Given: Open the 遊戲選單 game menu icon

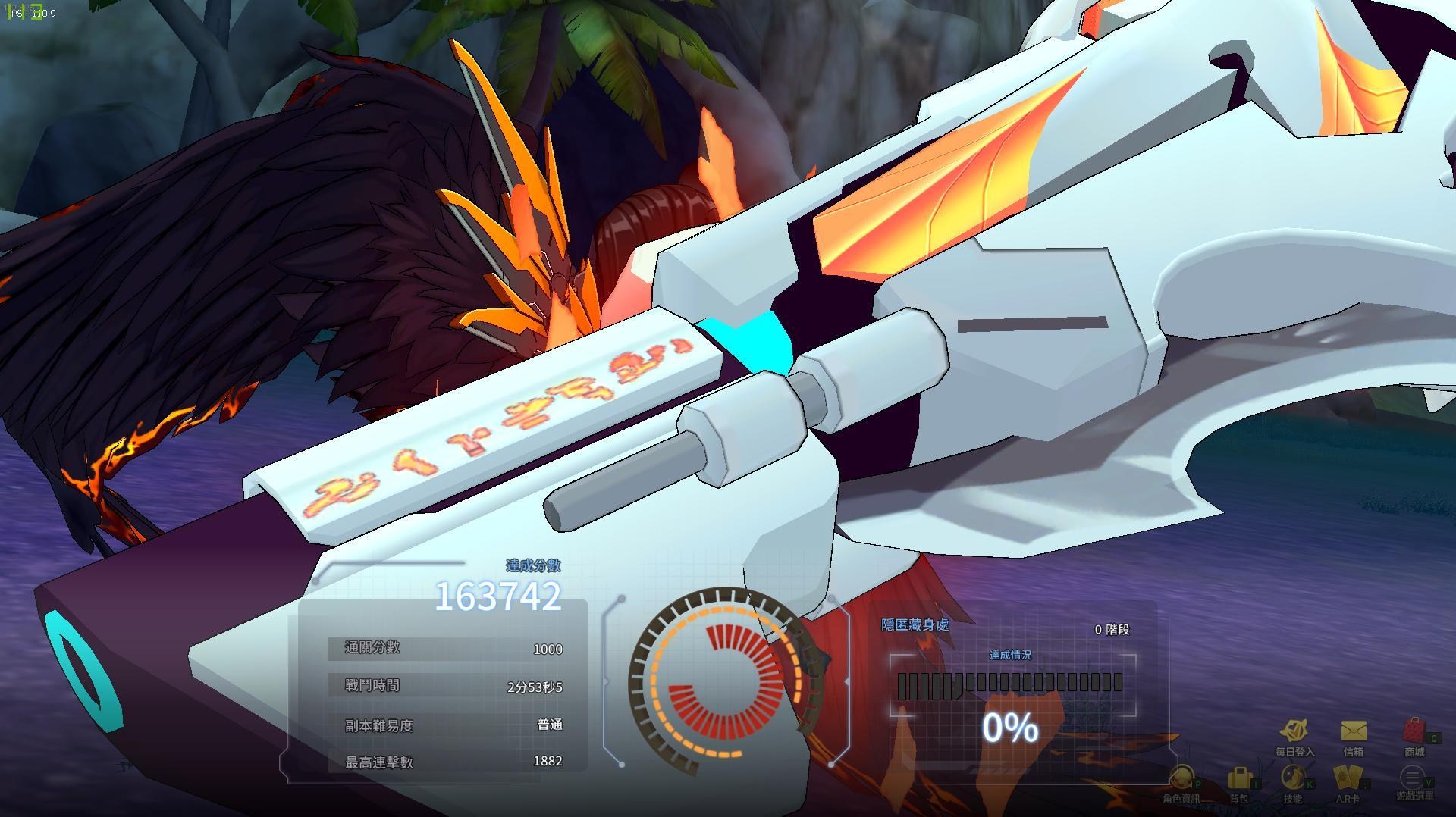Looking at the screenshot, I should click(1412, 778).
